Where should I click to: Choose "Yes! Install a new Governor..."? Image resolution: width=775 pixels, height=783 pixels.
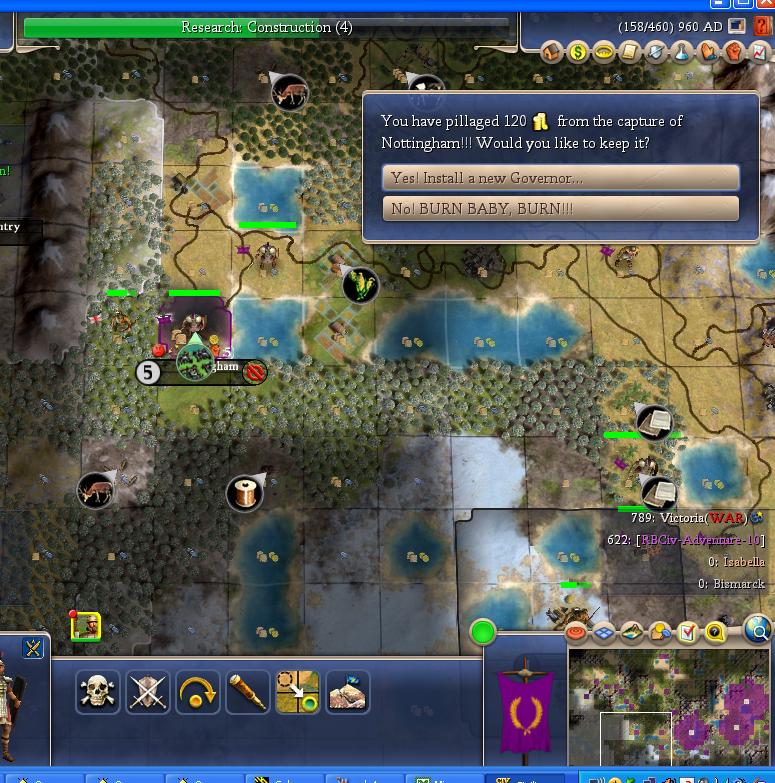tap(560, 178)
